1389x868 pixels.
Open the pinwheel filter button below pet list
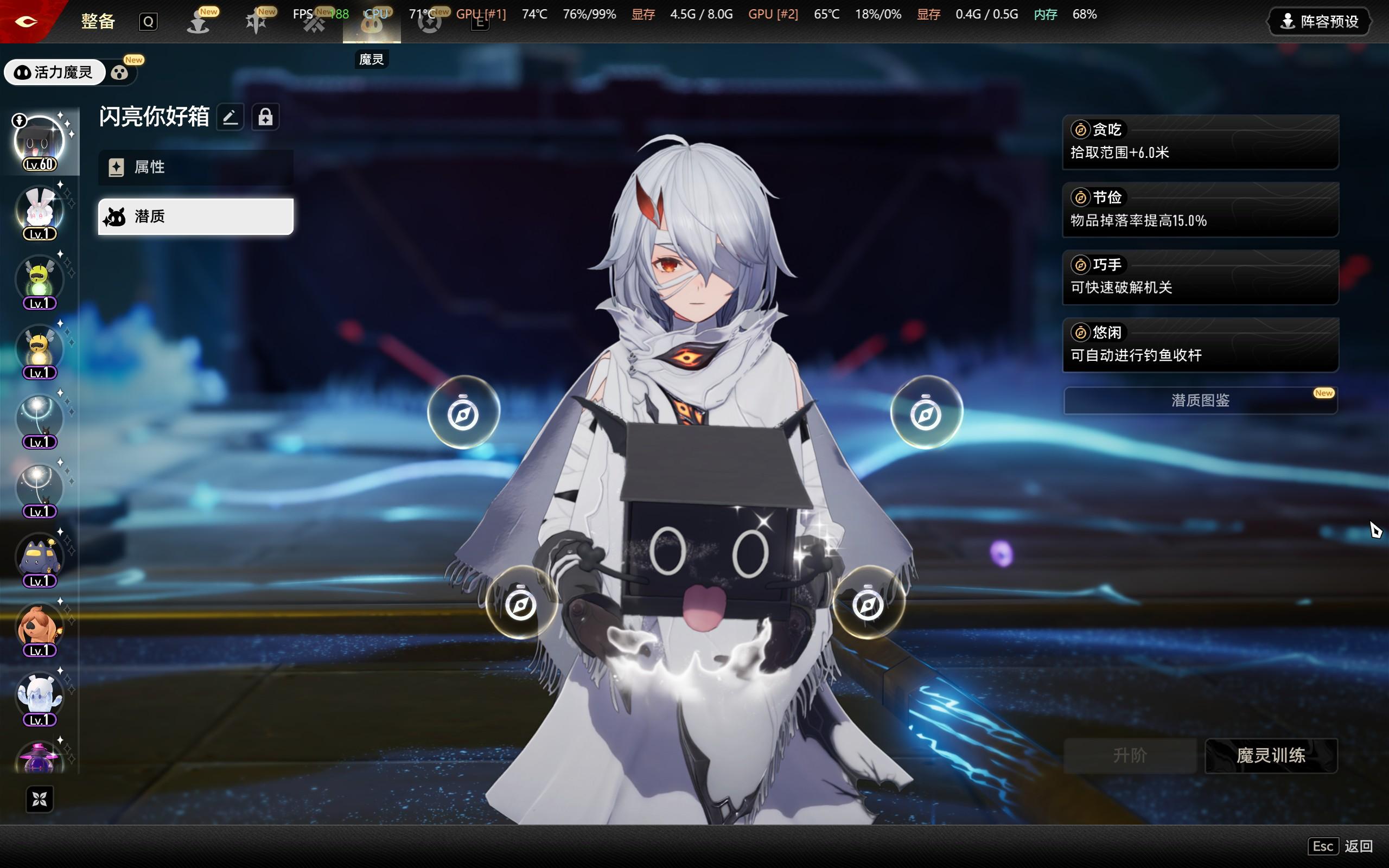pos(40,799)
